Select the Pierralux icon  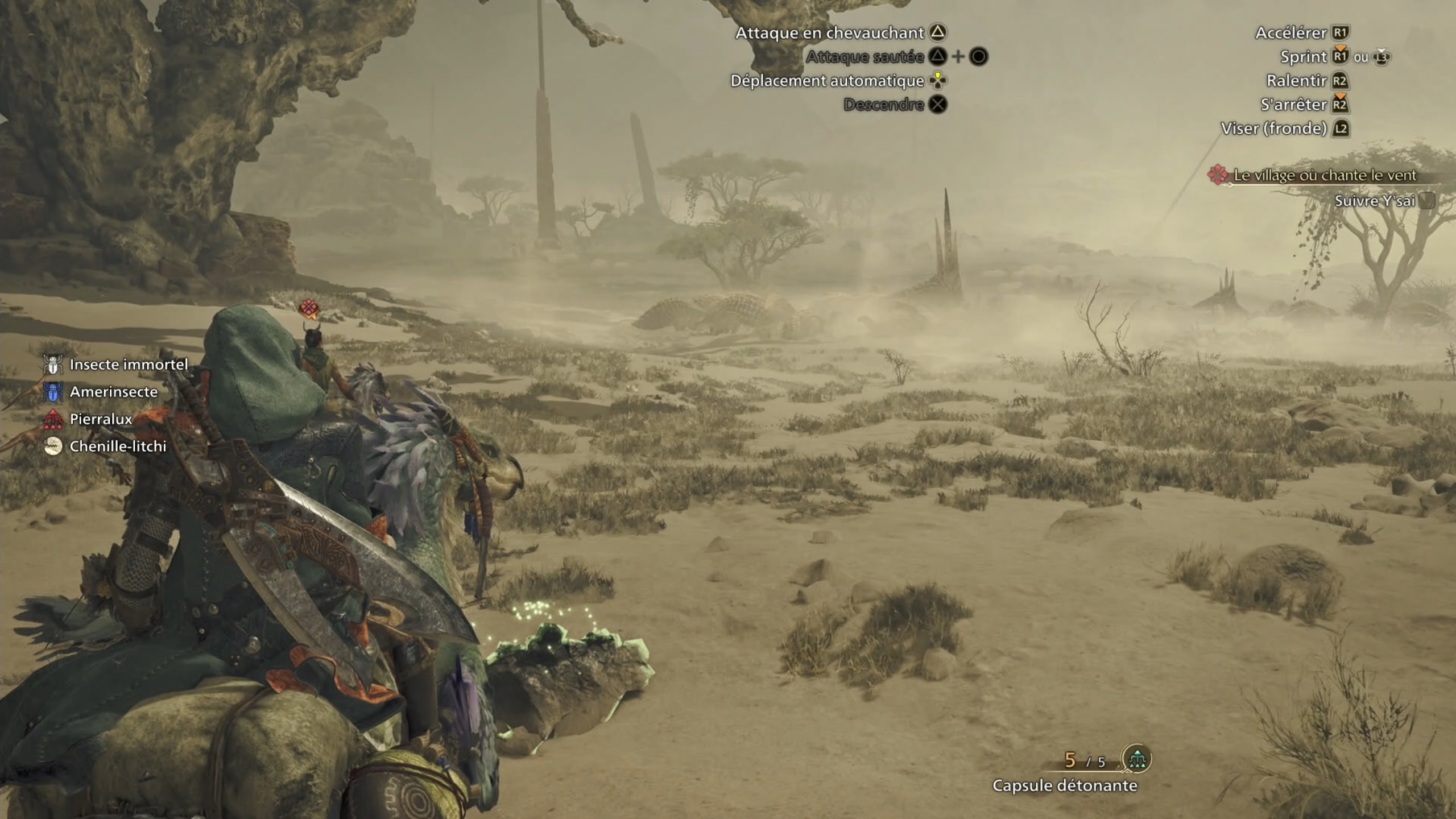52,419
